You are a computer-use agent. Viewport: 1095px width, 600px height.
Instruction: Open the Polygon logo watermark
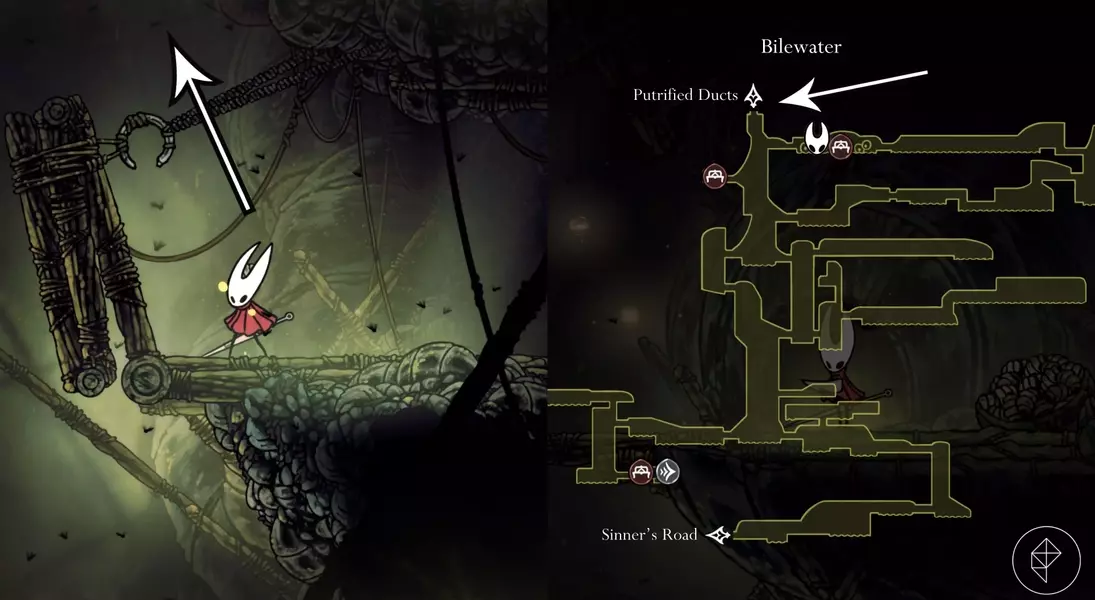tap(1046, 560)
